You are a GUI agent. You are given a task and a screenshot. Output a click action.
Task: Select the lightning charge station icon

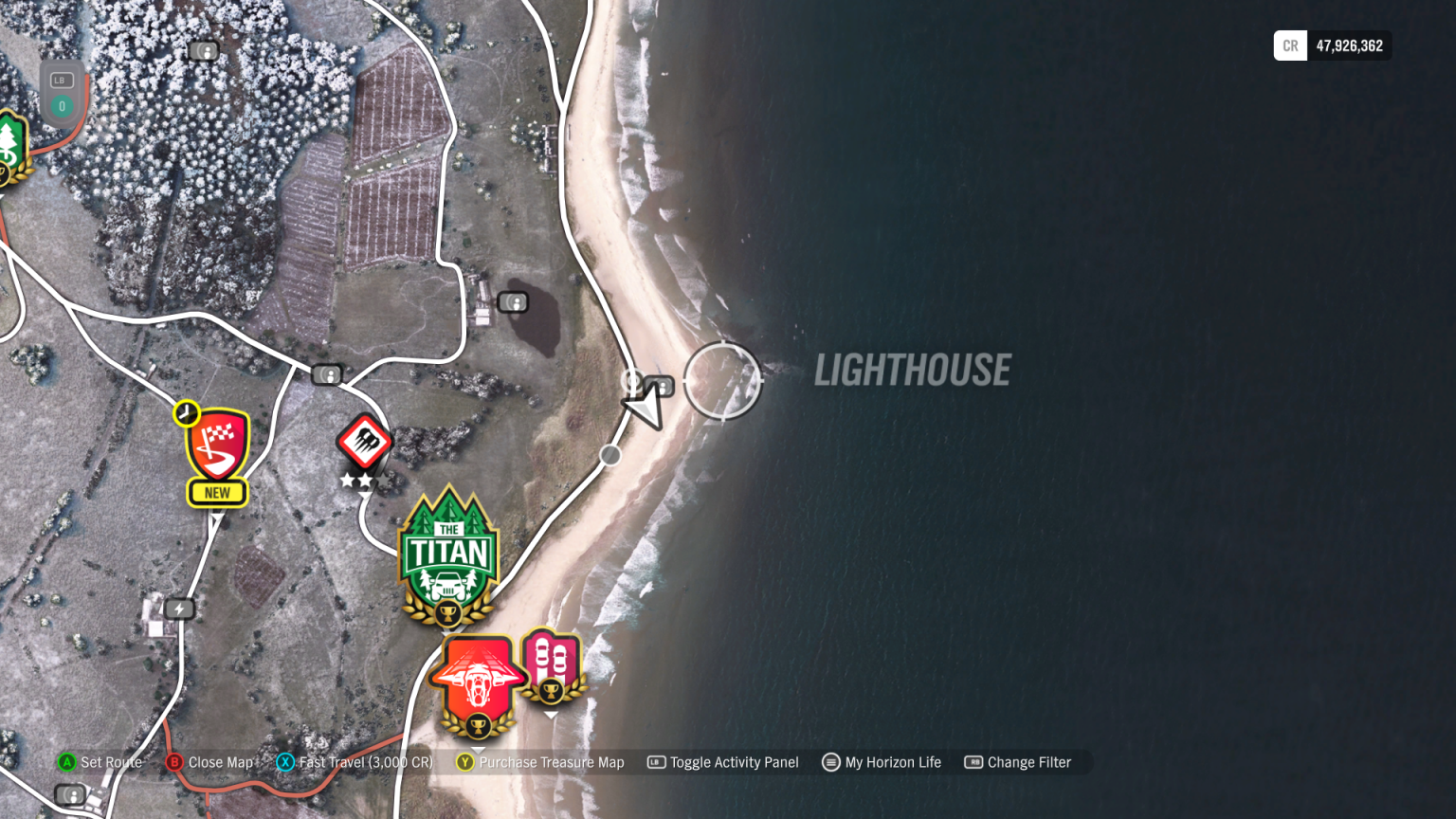[179, 609]
